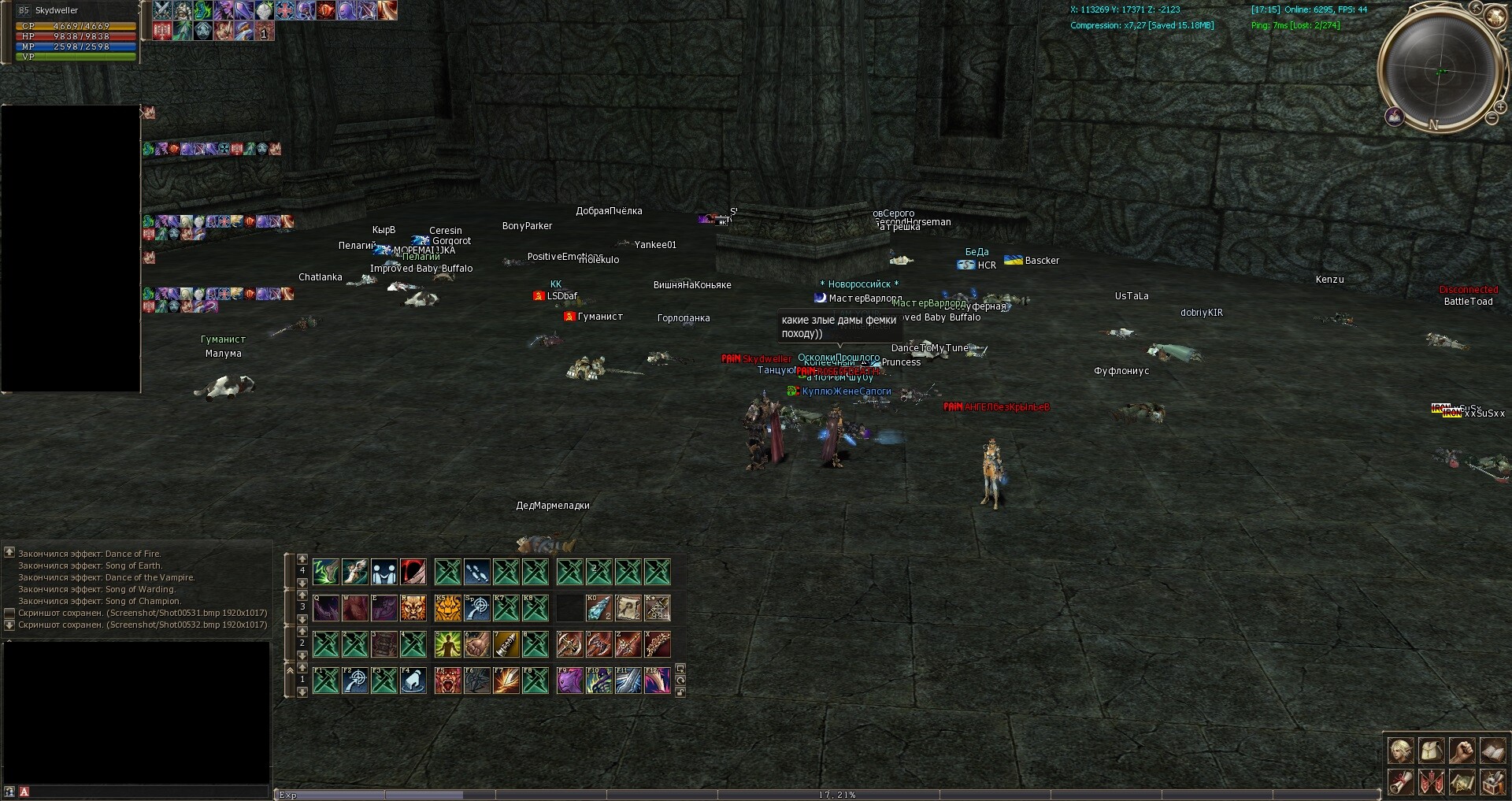Image resolution: width=1512 pixels, height=801 pixels.
Task: Zoom out the radar with minus button
Action: [x=1491, y=118]
